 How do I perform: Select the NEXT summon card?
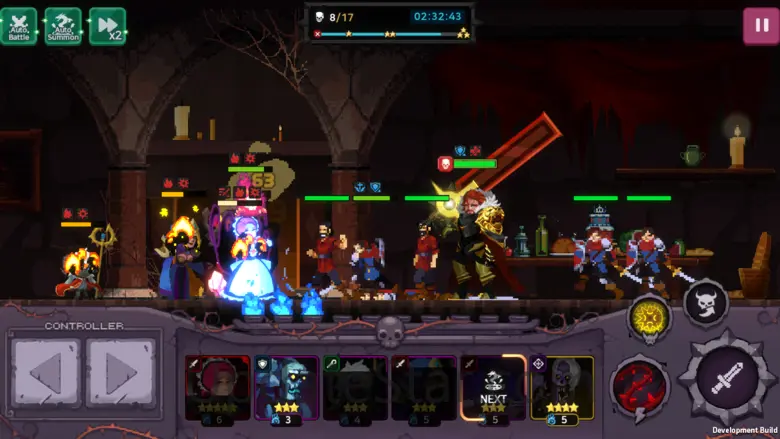point(493,388)
